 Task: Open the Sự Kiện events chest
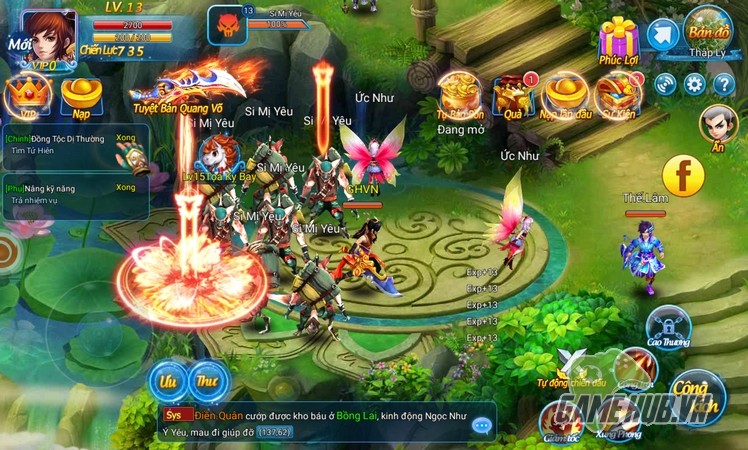pos(617,95)
